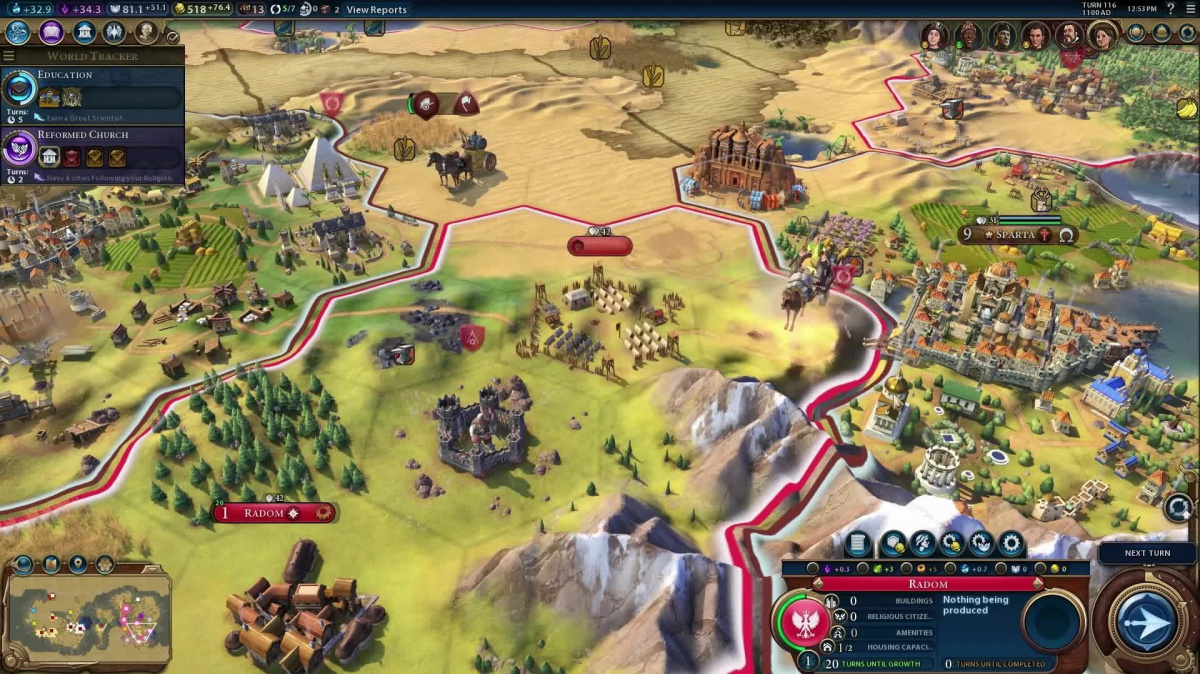Open the View Reports screen
This screenshot has width=1200, height=674.
point(376,10)
